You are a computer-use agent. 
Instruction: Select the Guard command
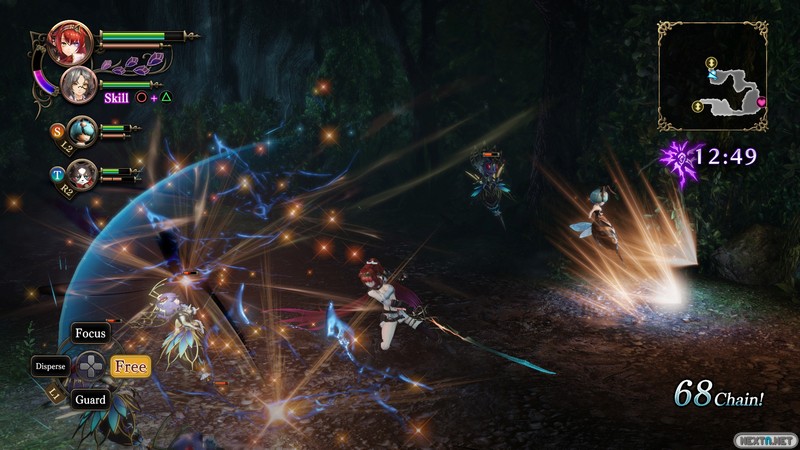click(x=90, y=399)
